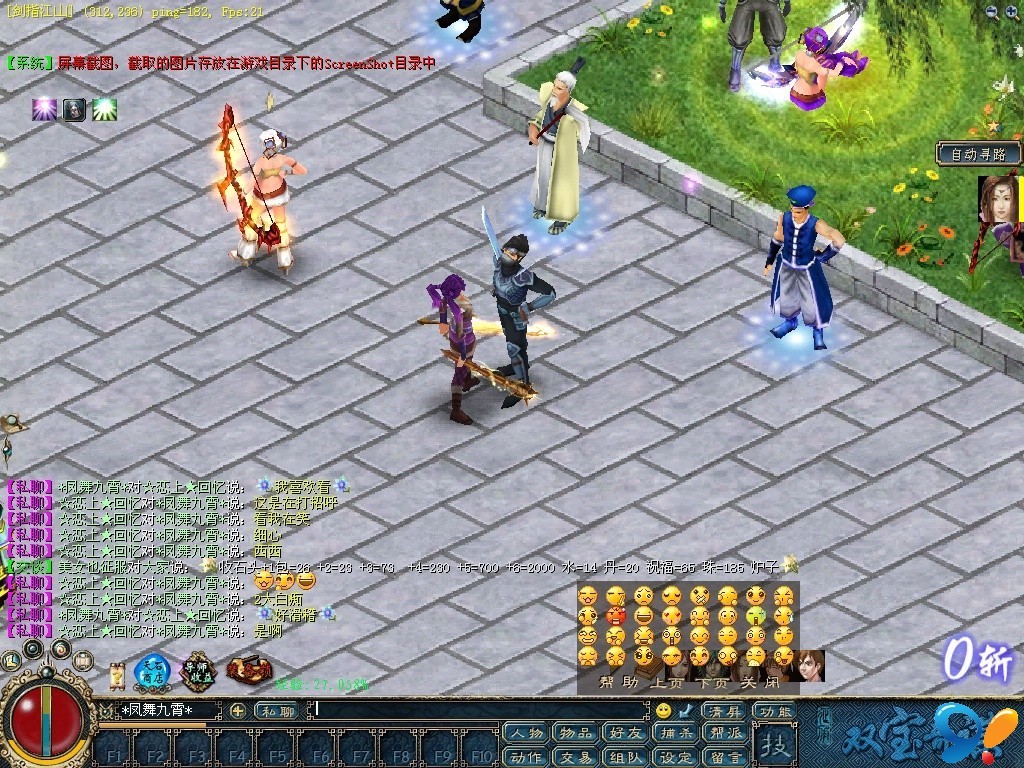
Task: Open the 好友 friends list
Action: click(x=626, y=734)
